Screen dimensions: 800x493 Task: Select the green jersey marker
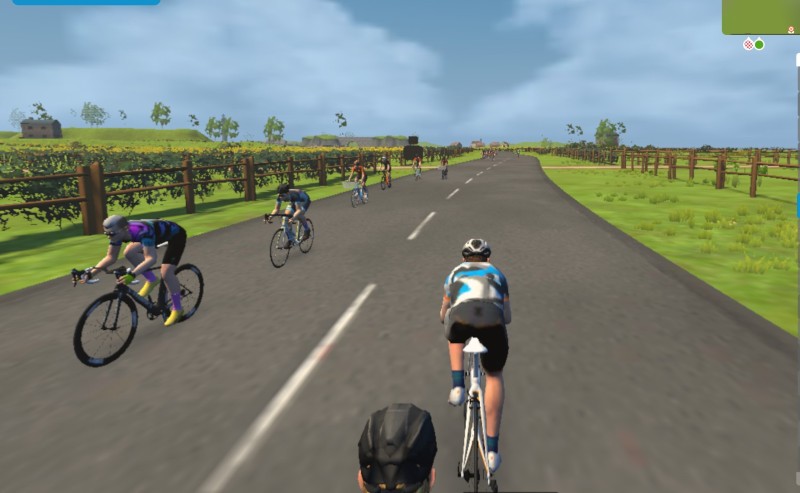[x=759, y=44]
